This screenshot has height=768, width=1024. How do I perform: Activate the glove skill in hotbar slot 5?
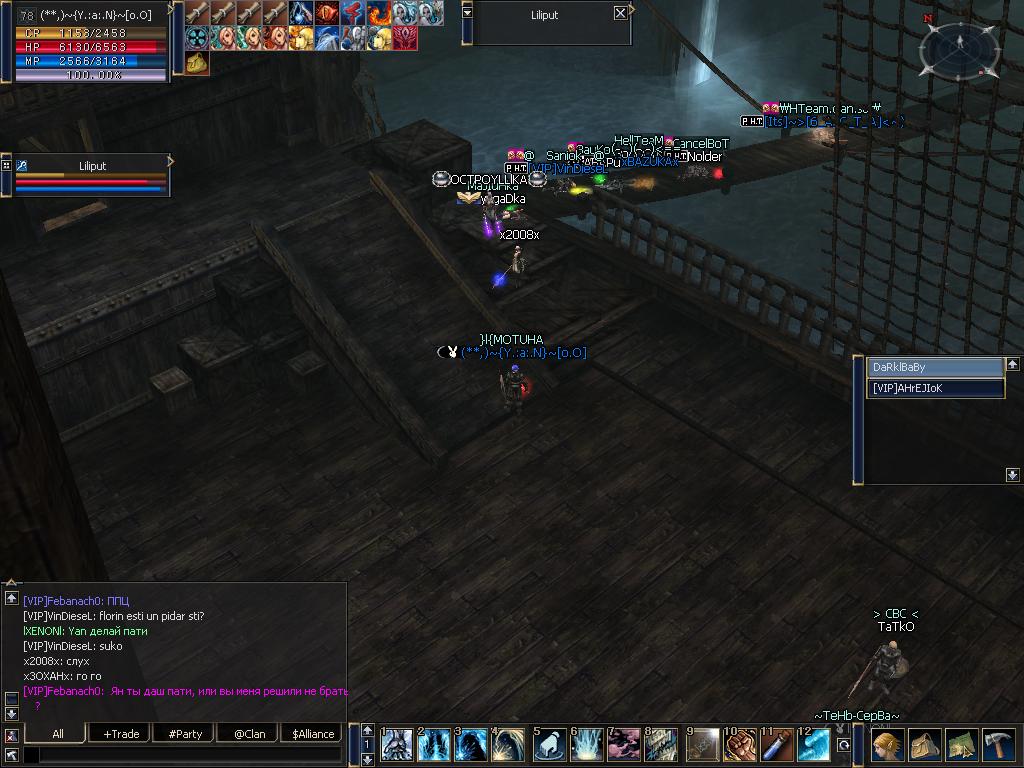[549, 746]
